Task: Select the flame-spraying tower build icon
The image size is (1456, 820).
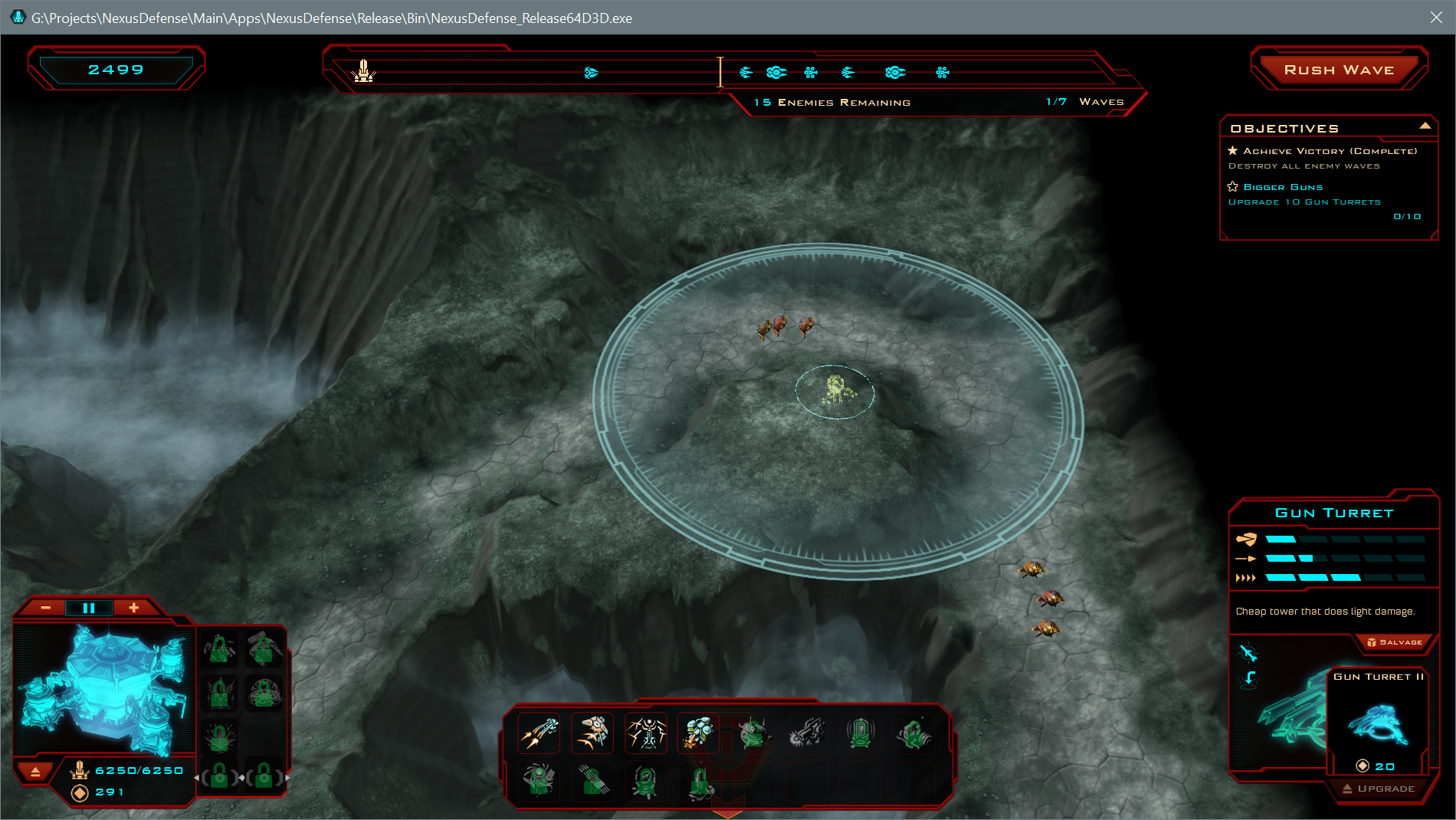Action: point(698,733)
